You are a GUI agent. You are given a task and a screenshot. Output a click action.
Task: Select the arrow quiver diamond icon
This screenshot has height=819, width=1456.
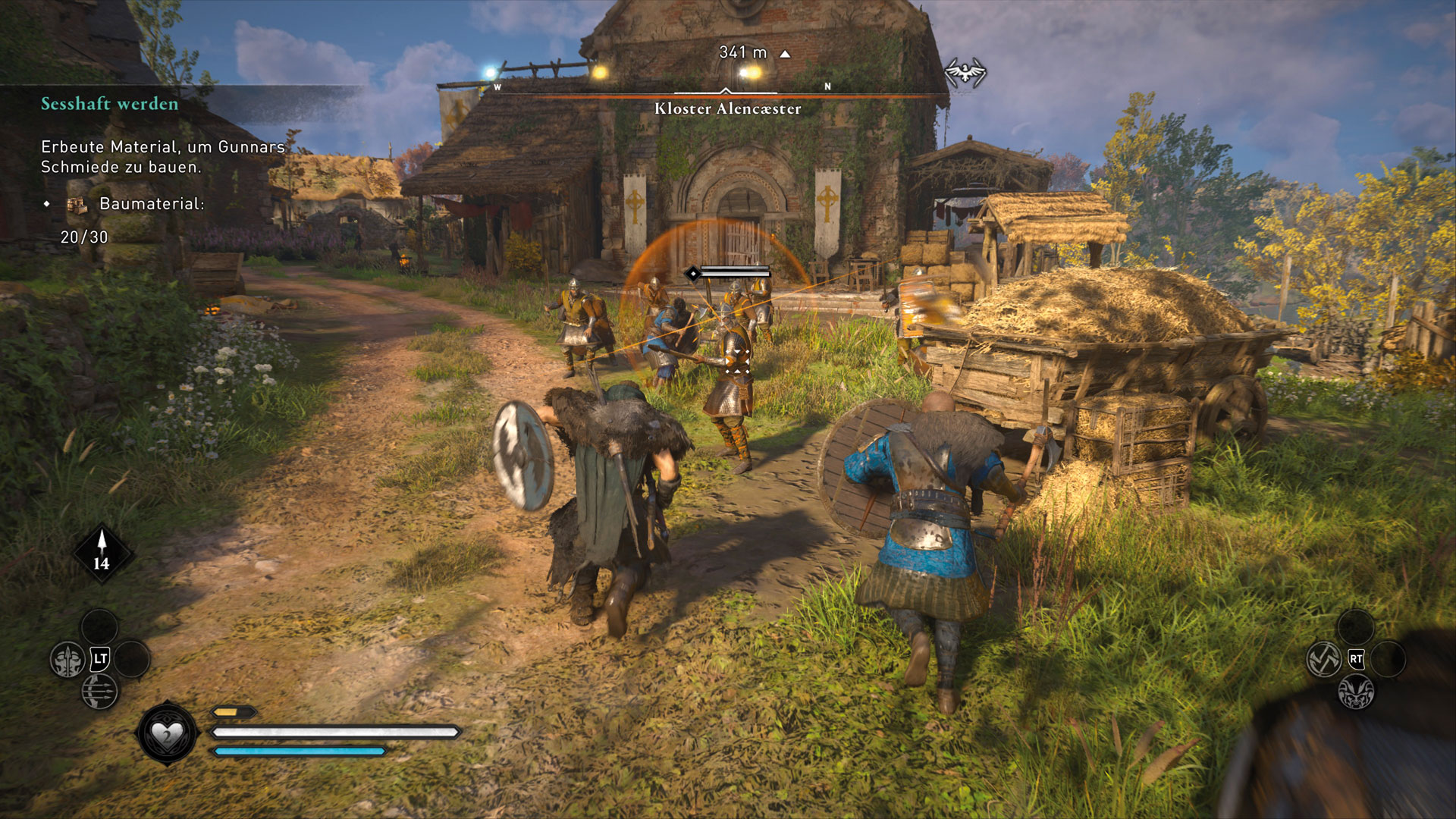102,554
